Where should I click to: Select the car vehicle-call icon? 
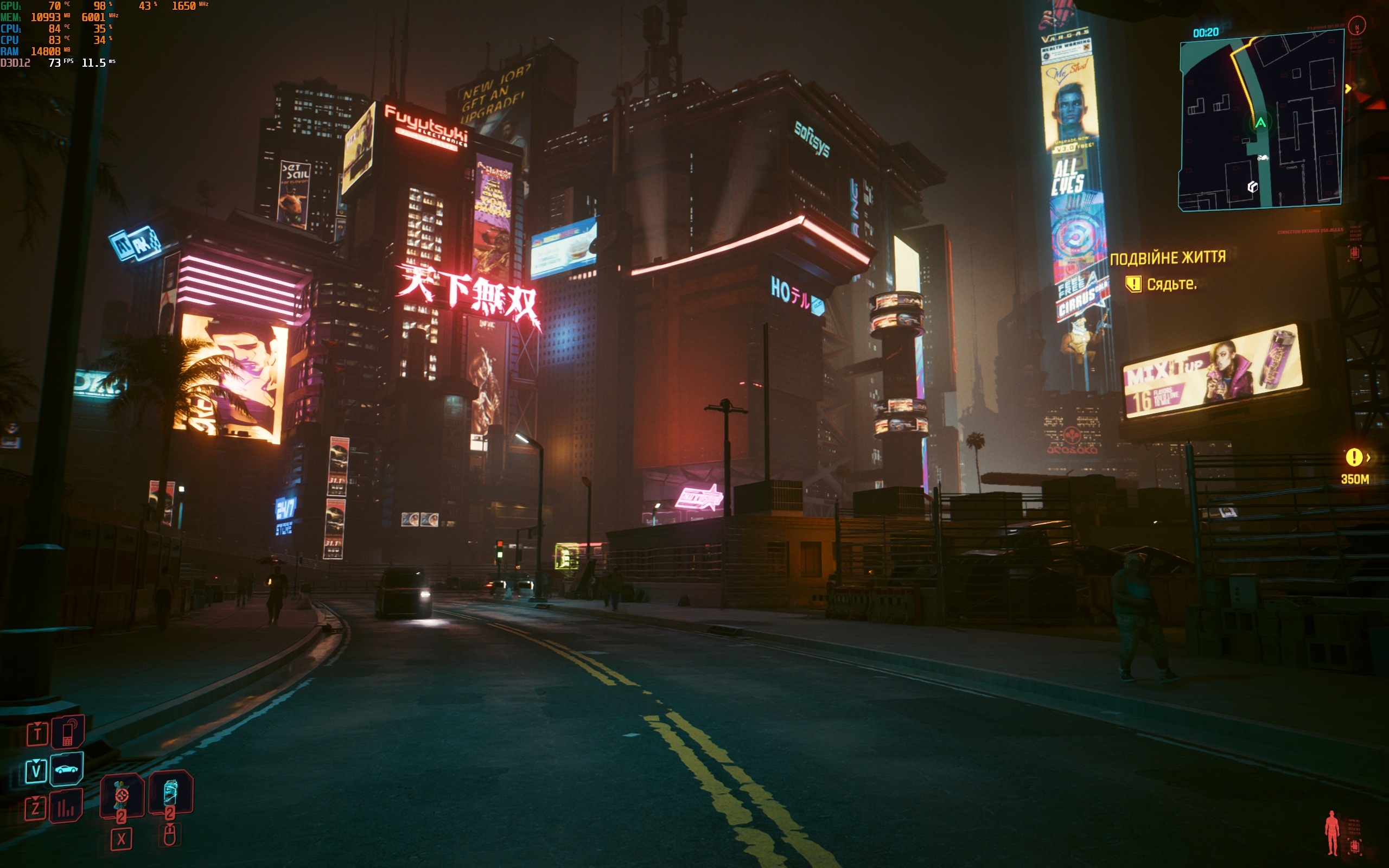[x=67, y=769]
